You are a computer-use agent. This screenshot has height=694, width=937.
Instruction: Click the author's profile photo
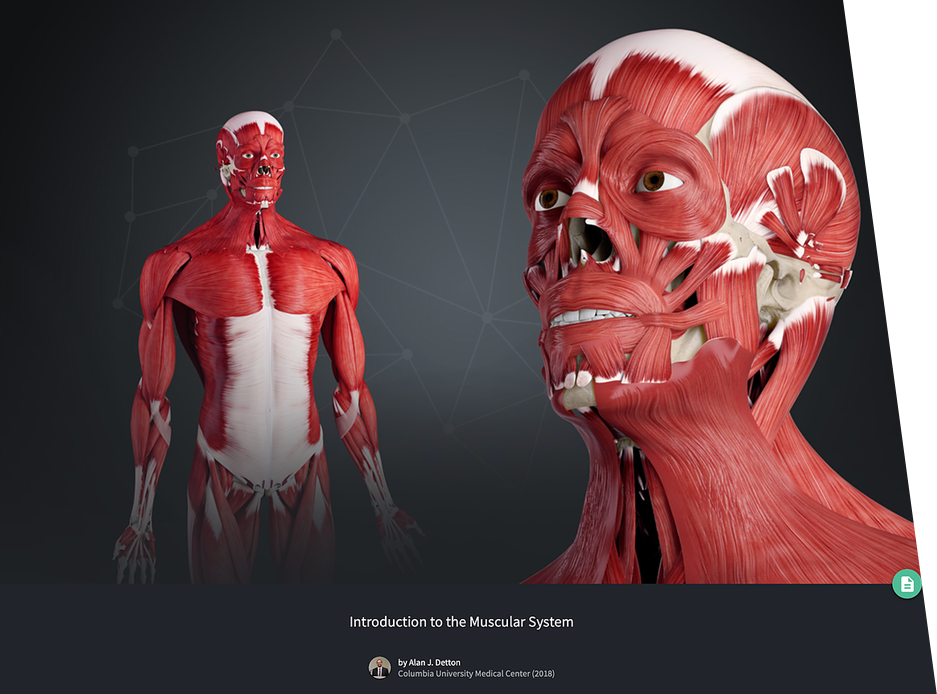coord(379,668)
